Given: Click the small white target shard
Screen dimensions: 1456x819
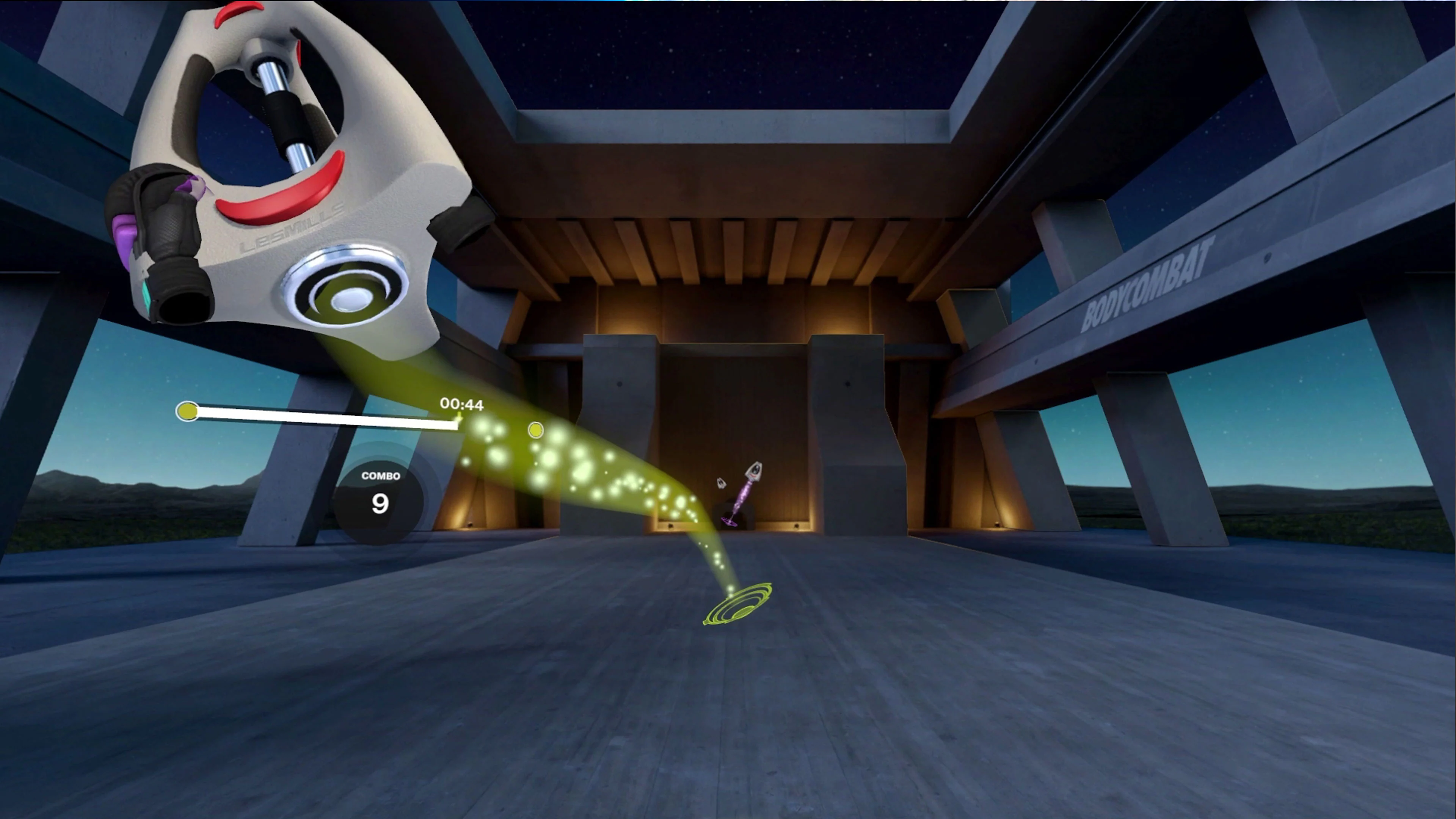Looking at the screenshot, I should (721, 483).
